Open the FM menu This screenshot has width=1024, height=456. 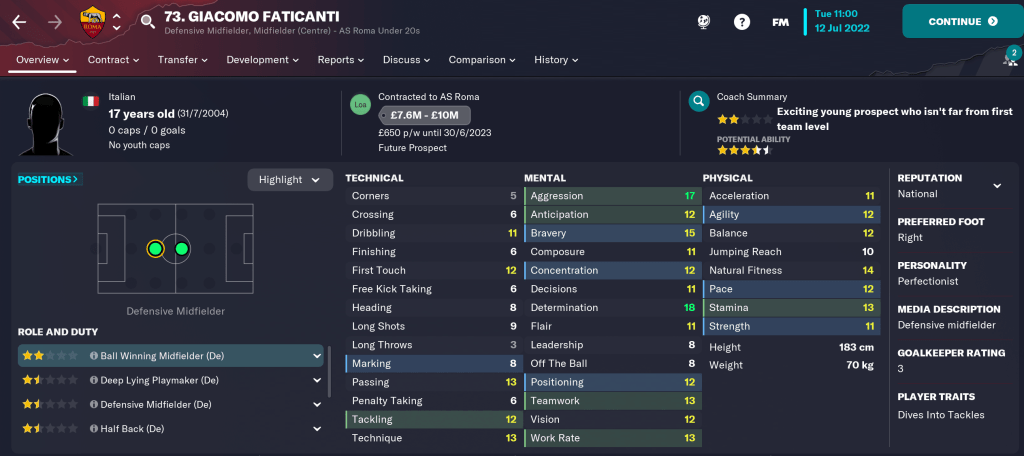point(780,21)
